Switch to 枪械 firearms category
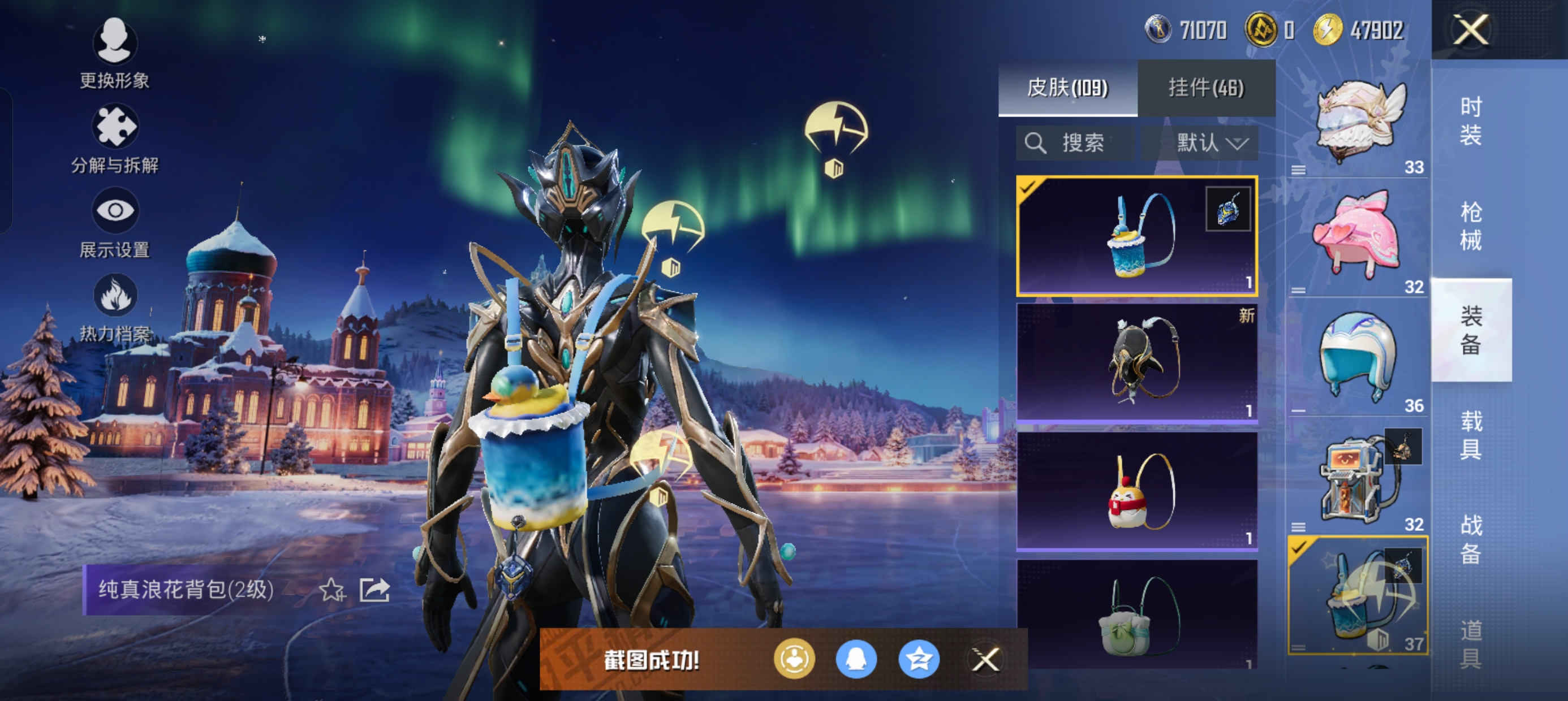 (x=1471, y=226)
